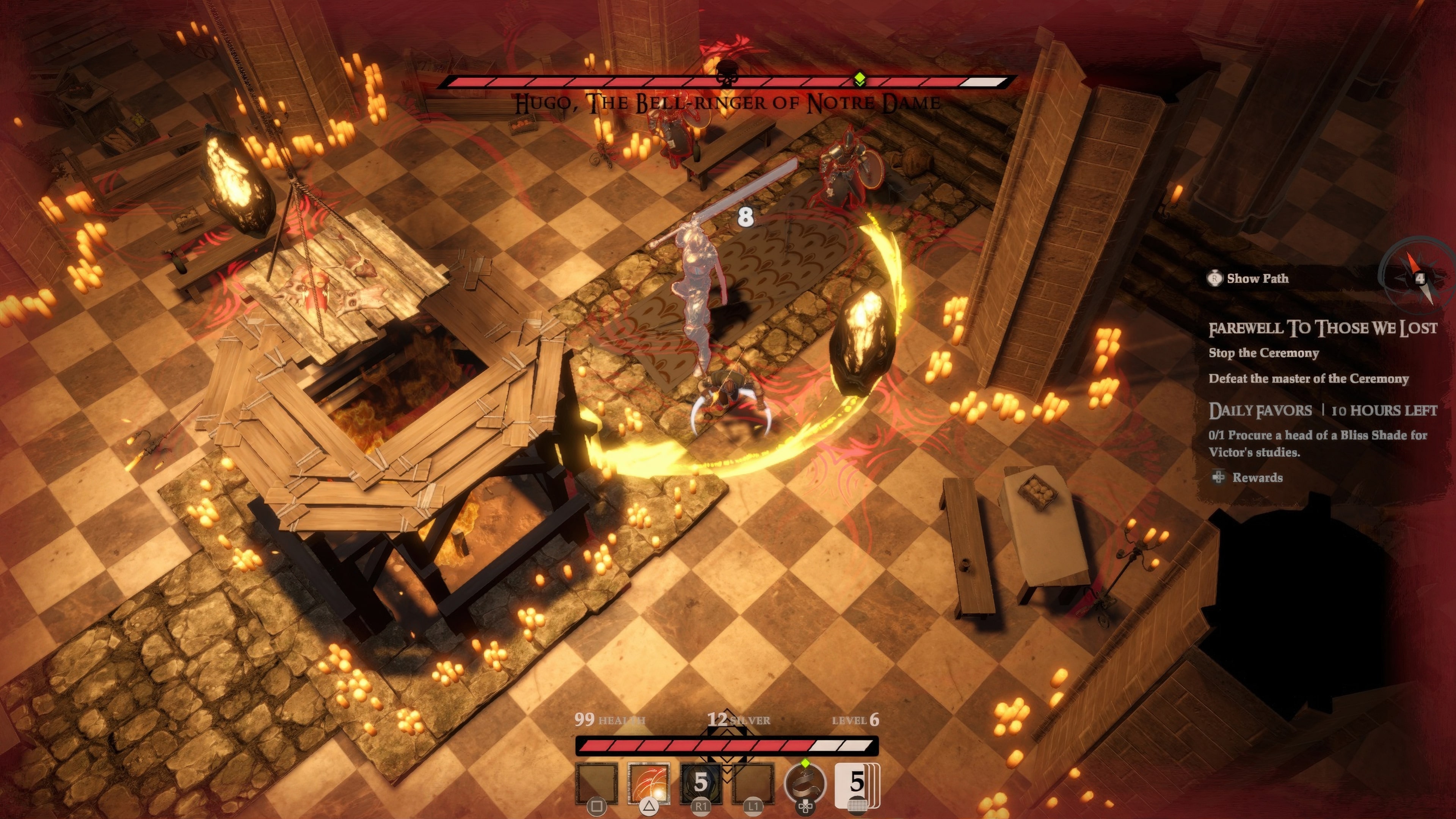Click the empty Square ability slot
The height and width of the screenshot is (819, 1456).
pos(597,783)
